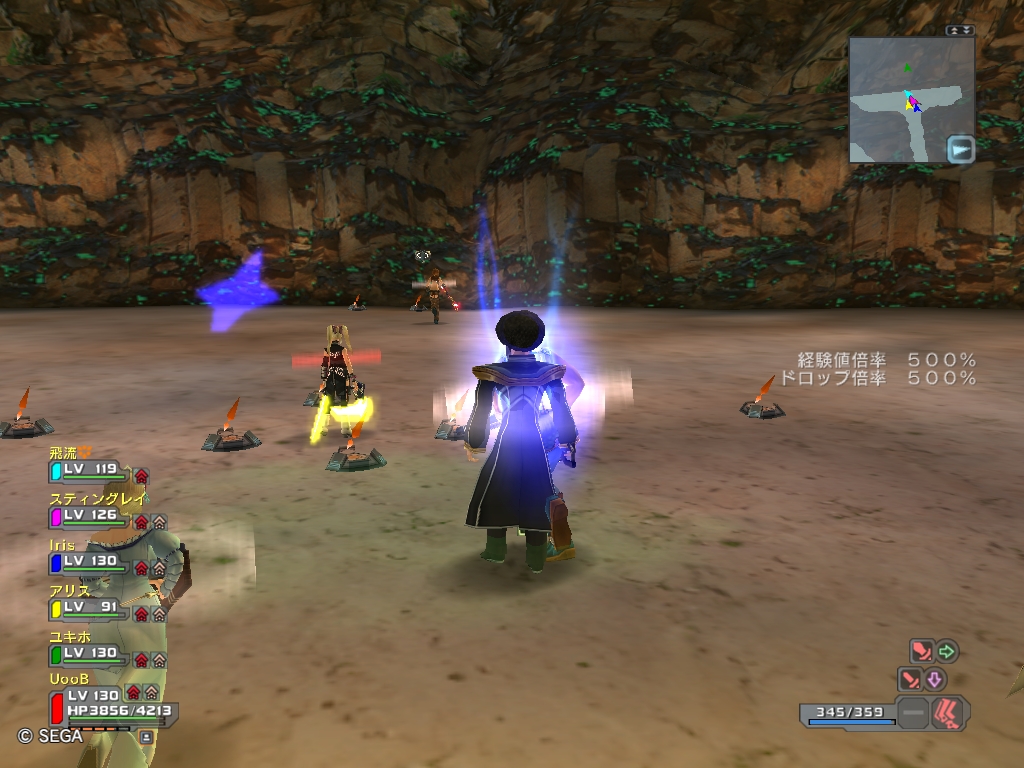Image resolution: width=1024 pixels, height=768 pixels.
Task: Activate the equipped claw weapon slot
Action: [948, 713]
